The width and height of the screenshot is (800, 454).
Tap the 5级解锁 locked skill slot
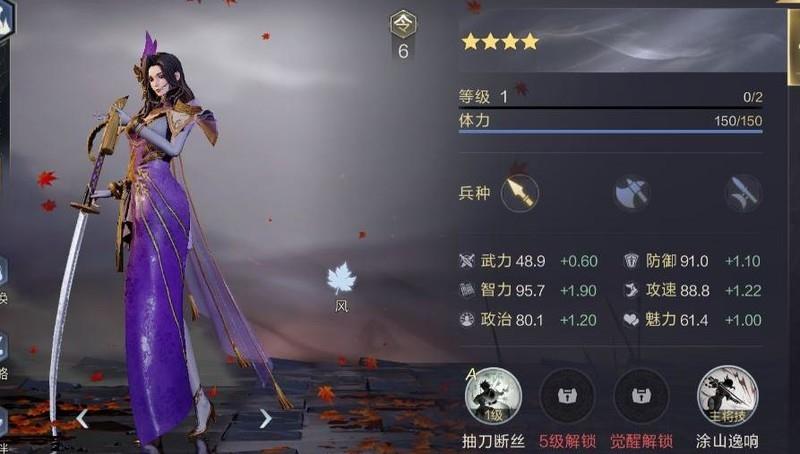(567, 396)
